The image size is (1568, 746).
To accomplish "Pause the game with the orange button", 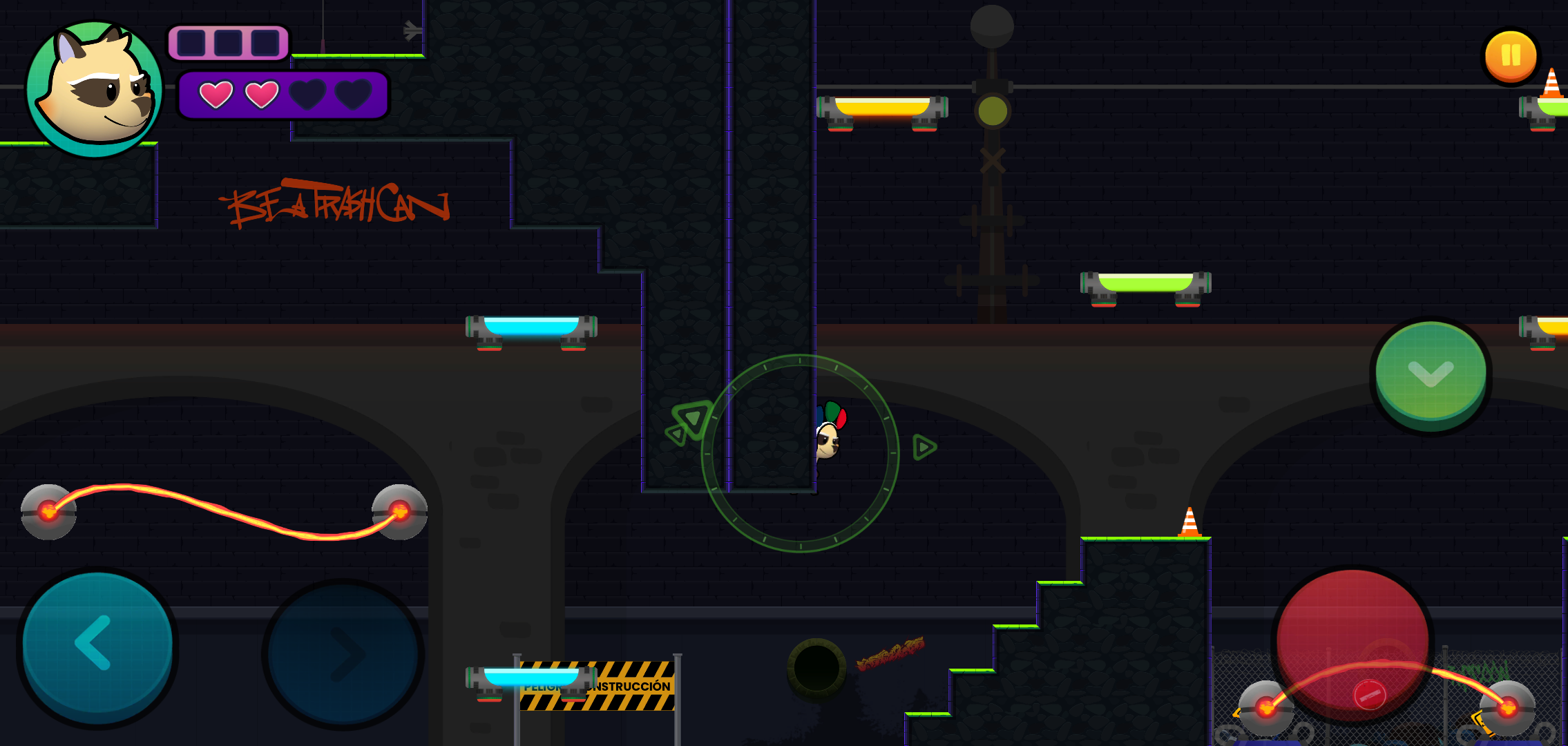I will pyautogui.click(x=1511, y=56).
